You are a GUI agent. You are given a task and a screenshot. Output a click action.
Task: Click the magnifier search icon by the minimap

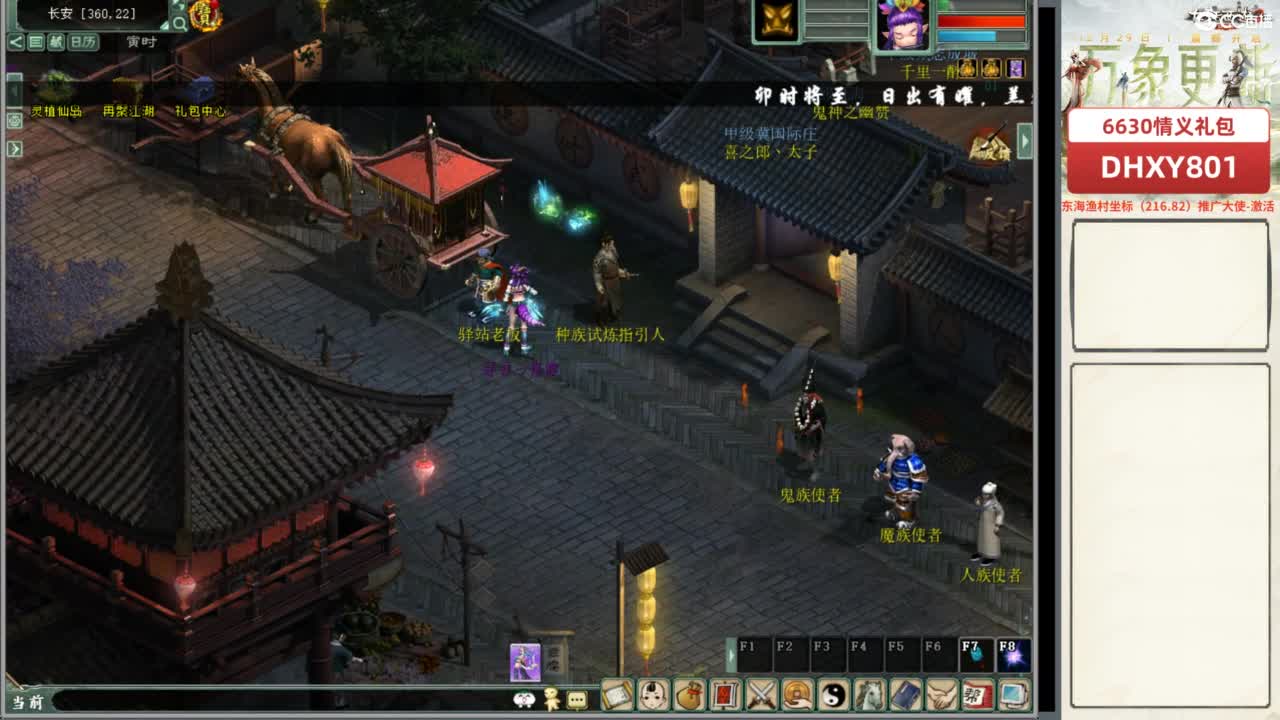pyautogui.click(x=180, y=23)
